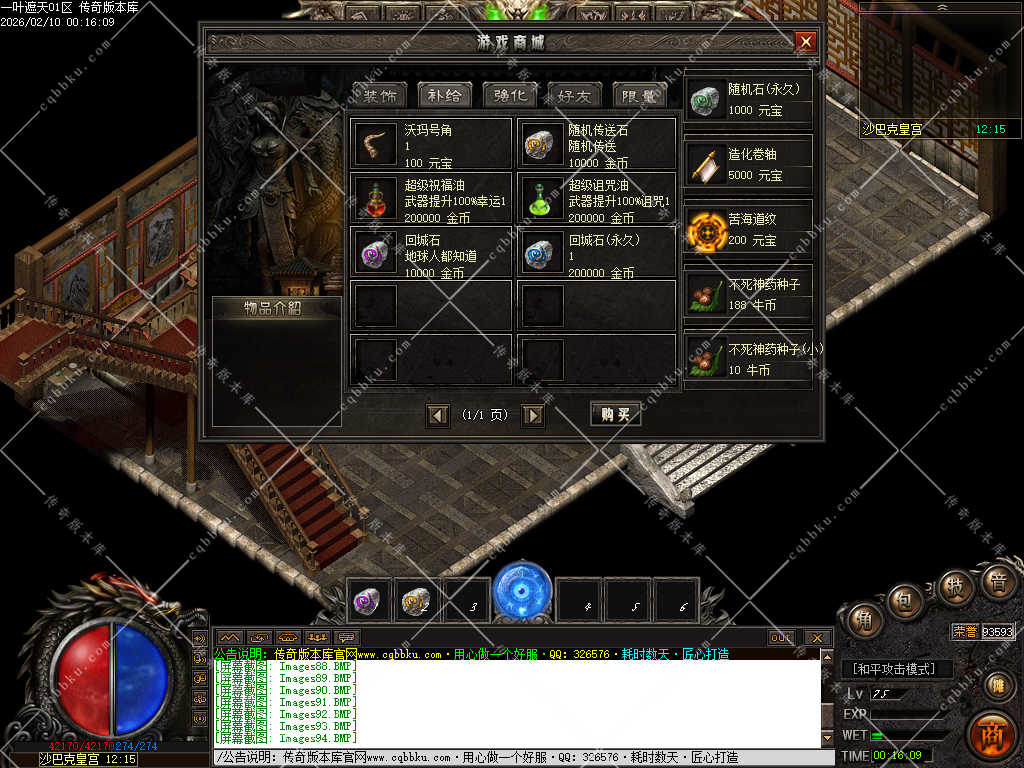
Task: Select the 强化 enhancement tab
Action: point(510,95)
